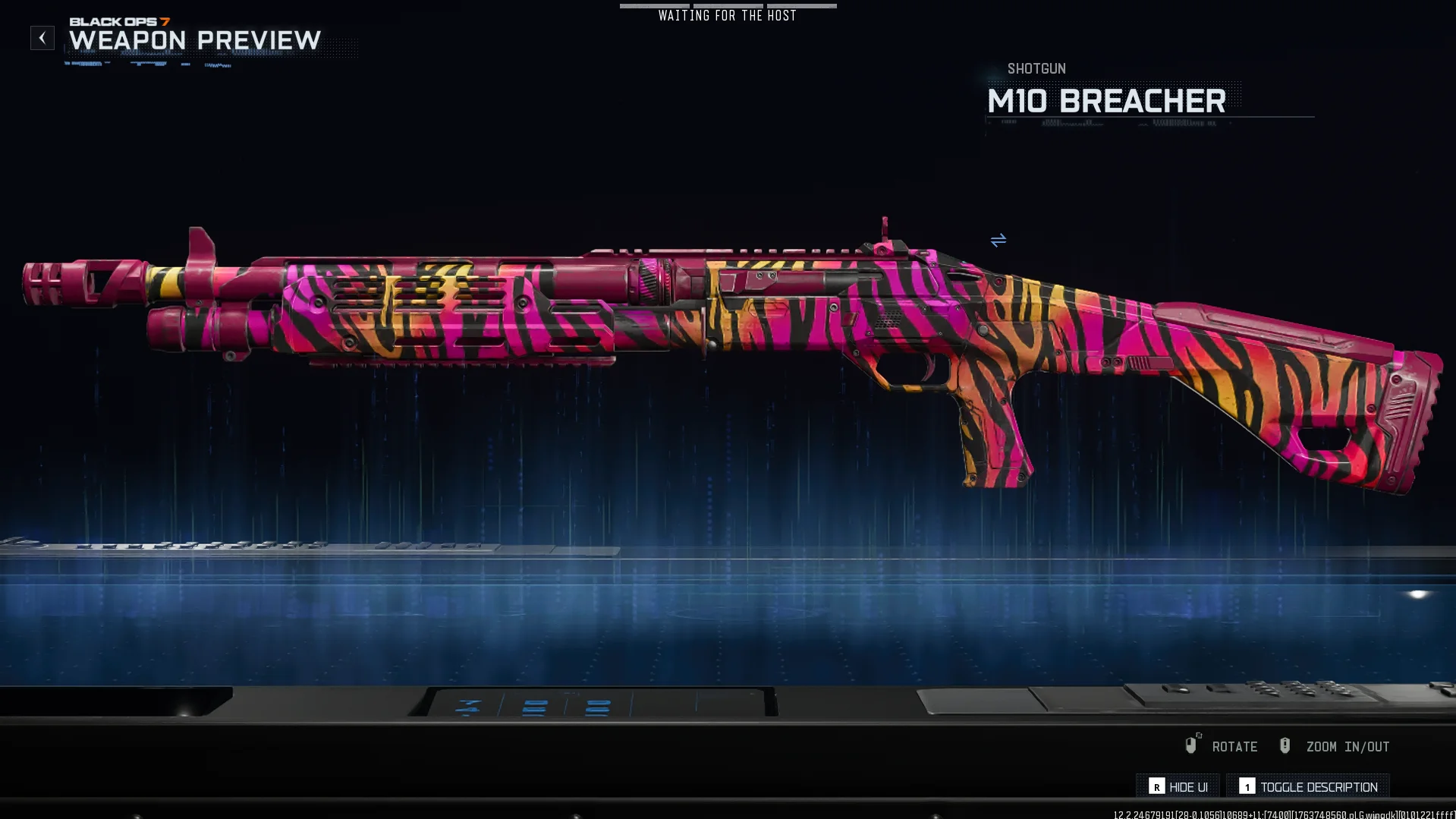Screen dimensions: 1456x819
Task: Click the Hide UI button
Action: pos(1178,786)
